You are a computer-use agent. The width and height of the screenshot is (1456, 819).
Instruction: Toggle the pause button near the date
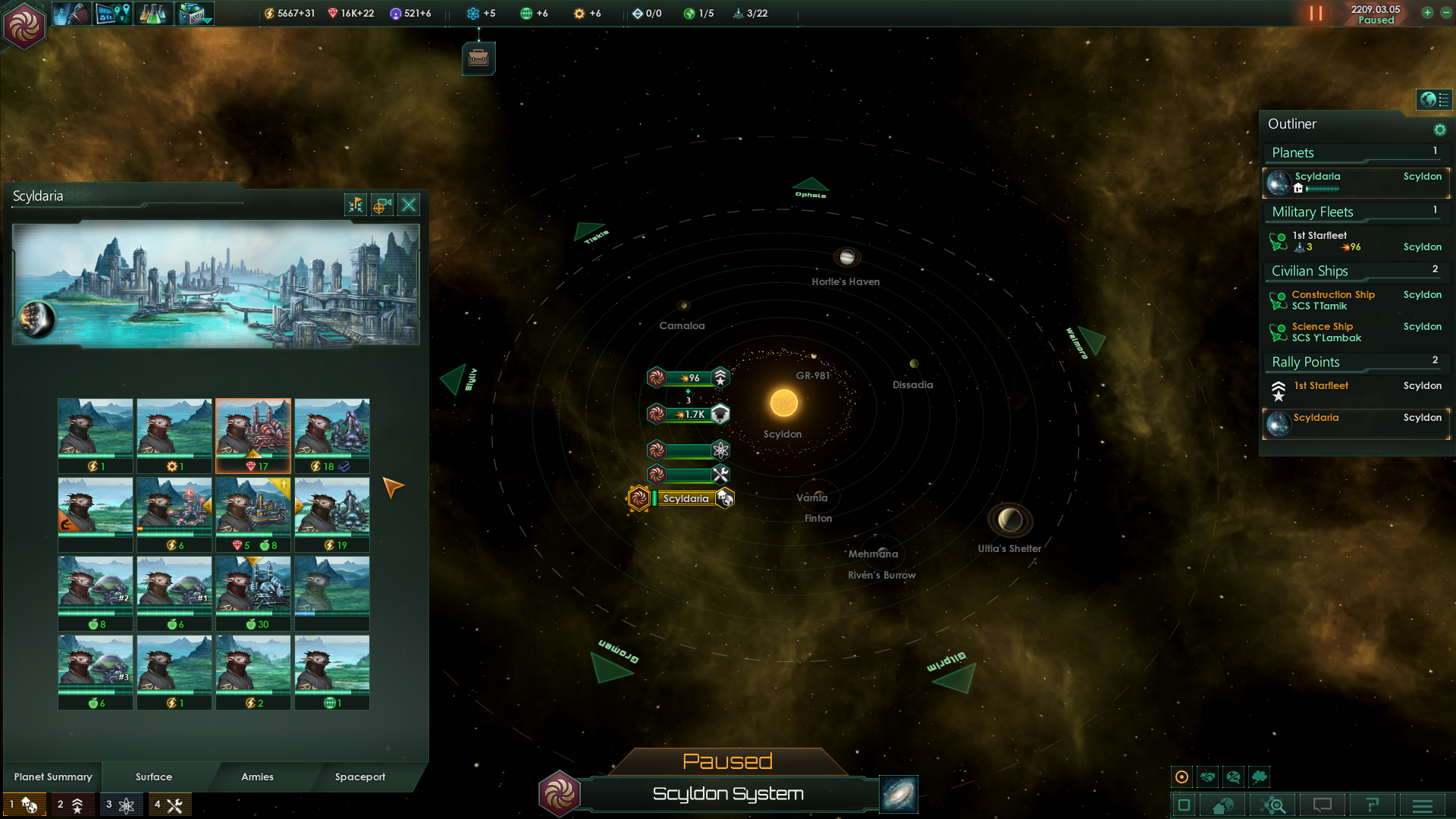click(1316, 14)
